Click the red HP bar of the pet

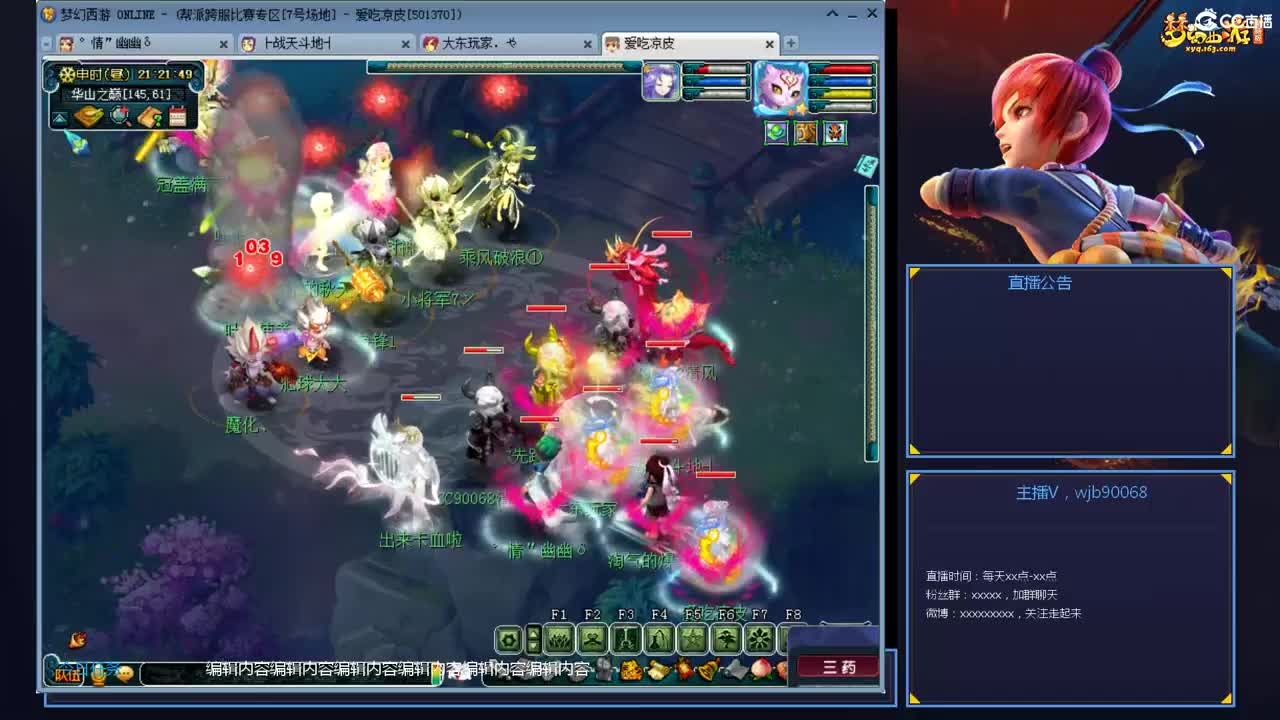coord(845,70)
